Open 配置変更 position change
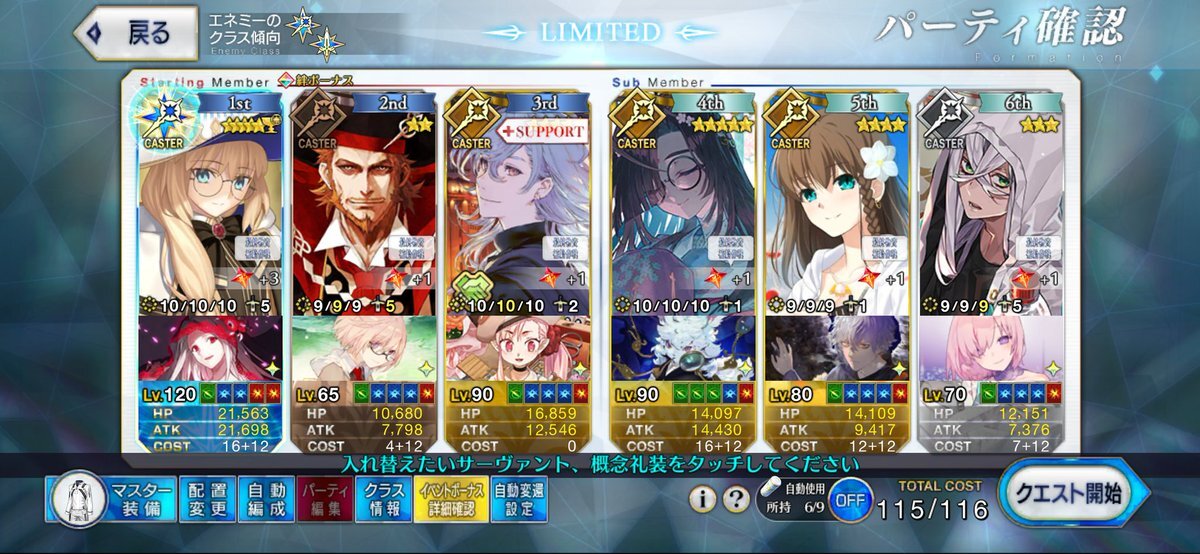 click(208, 499)
